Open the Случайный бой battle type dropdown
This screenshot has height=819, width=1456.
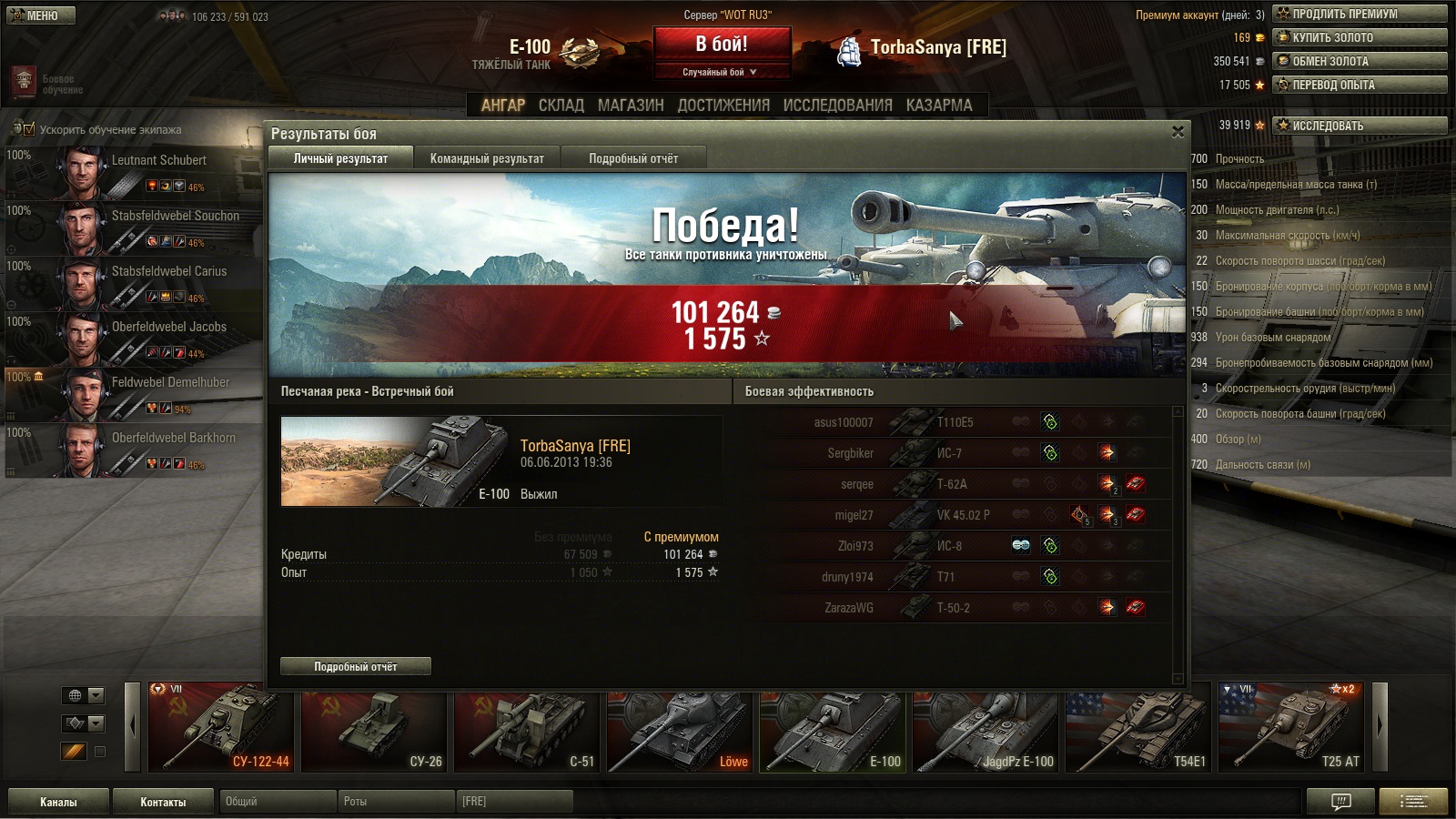click(720, 72)
